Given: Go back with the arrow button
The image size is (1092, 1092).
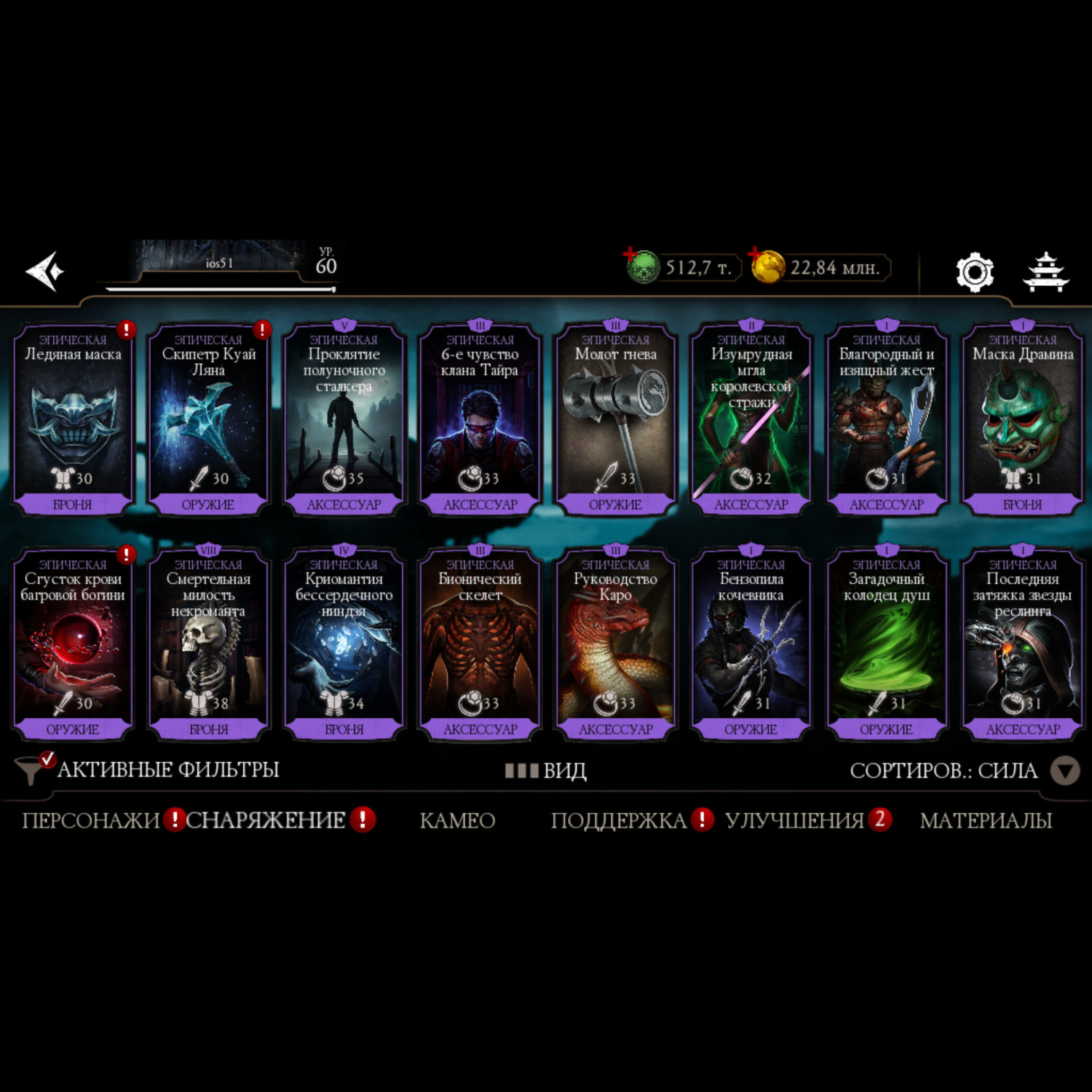Looking at the screenshot, I should click(x=45, y=272).
